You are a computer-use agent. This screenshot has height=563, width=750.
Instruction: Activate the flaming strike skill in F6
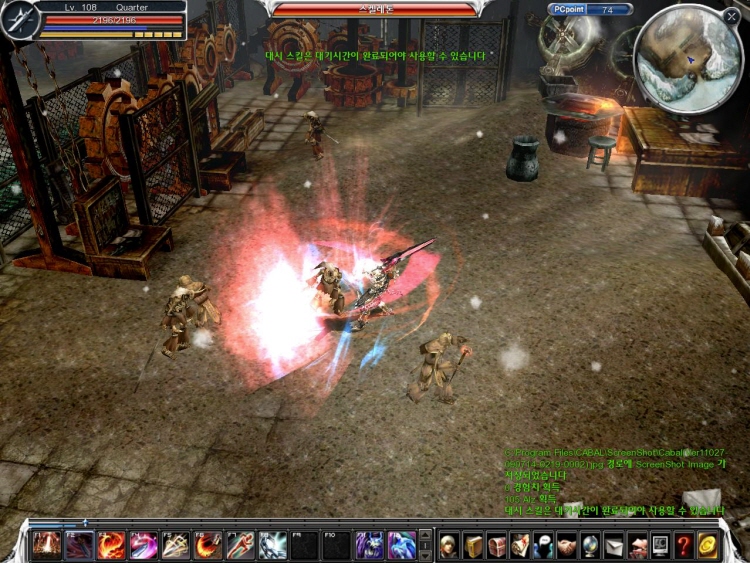pyautogui.click(x=208, y=545)
